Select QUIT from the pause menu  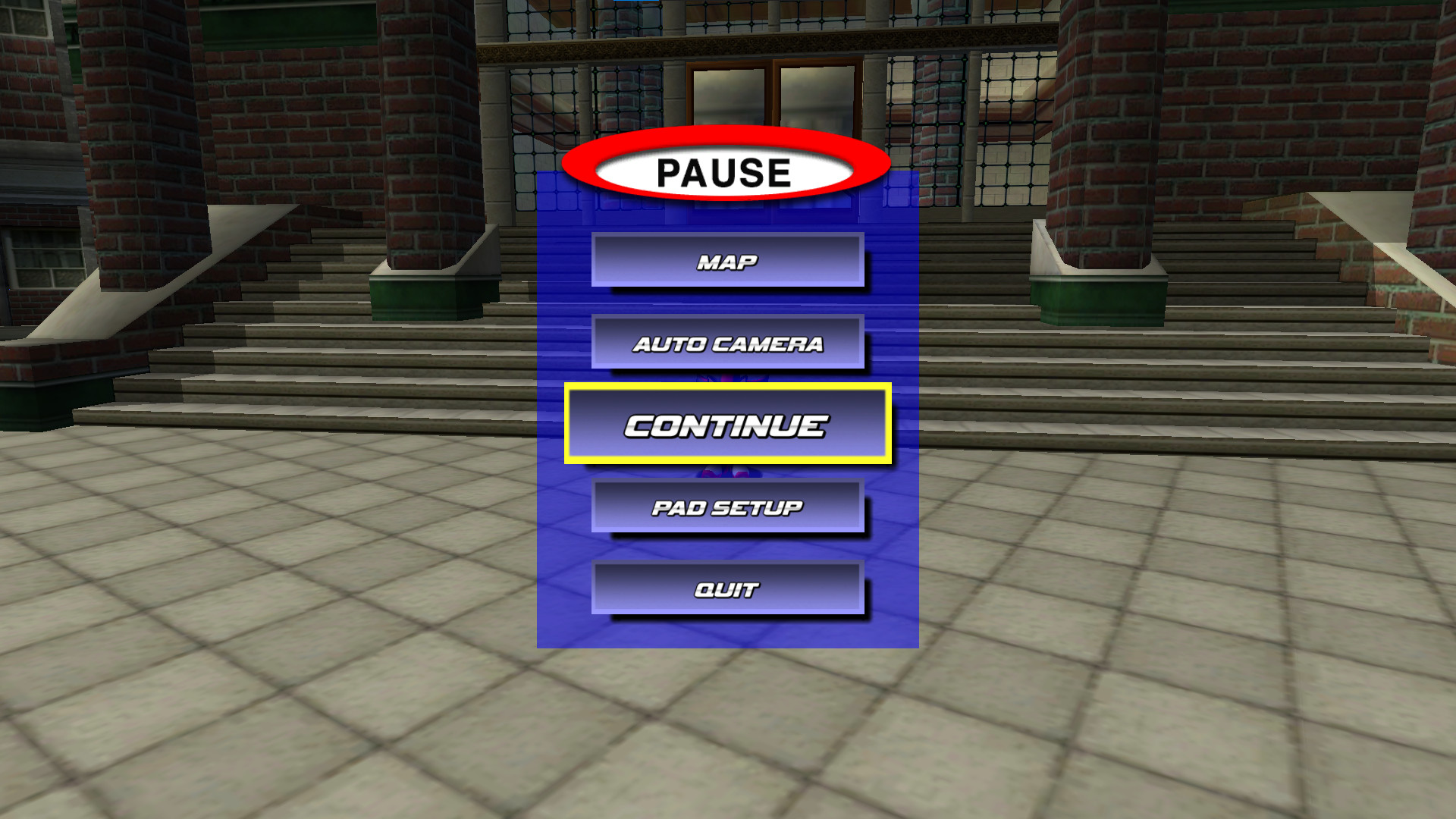pos(727,588)
